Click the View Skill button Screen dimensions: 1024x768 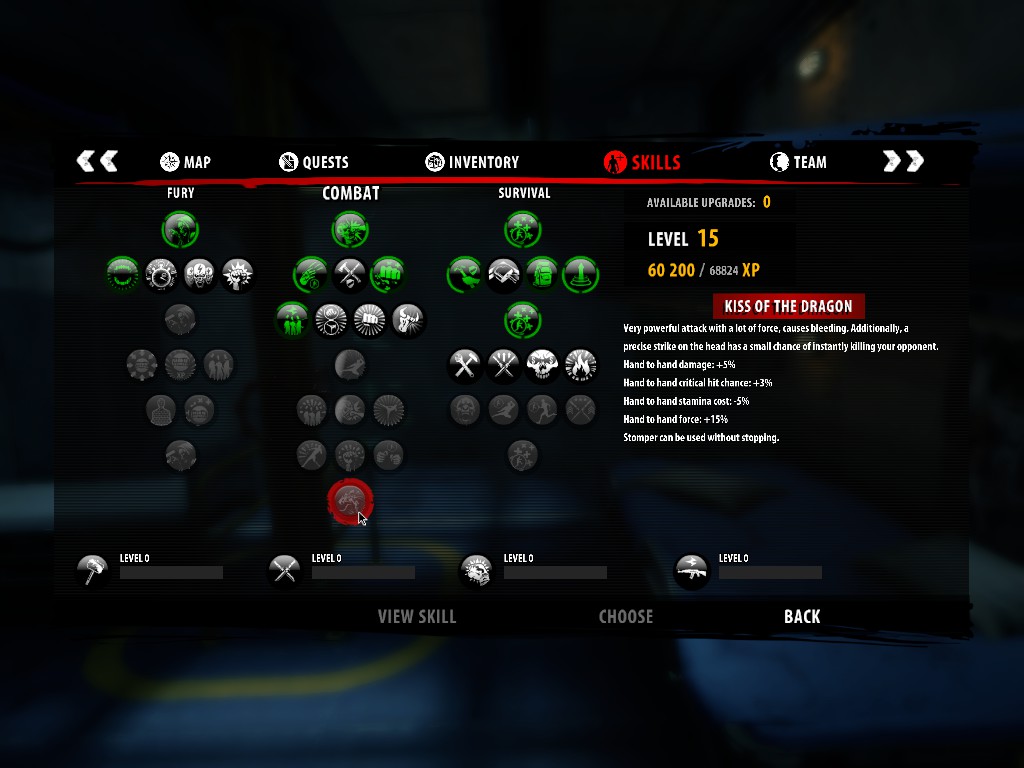coord(416,617)
